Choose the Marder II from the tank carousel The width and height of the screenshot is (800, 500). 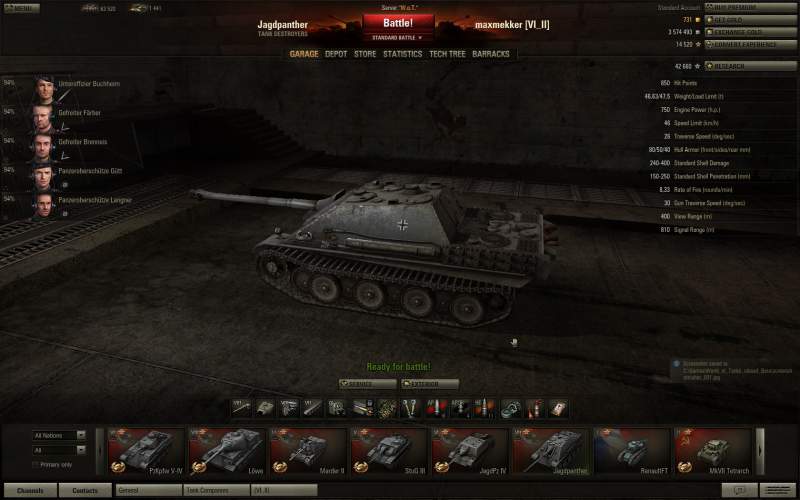point(308,450)
